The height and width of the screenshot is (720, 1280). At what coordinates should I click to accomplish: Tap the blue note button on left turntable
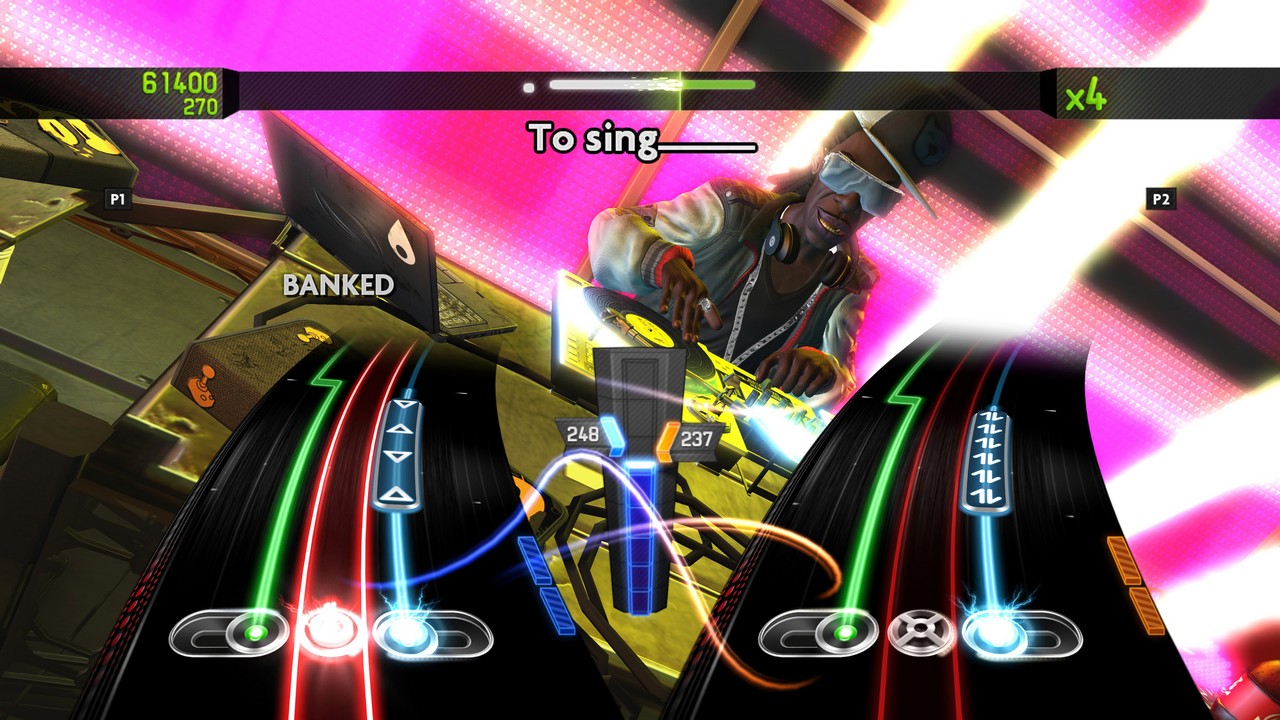[406, 631]
